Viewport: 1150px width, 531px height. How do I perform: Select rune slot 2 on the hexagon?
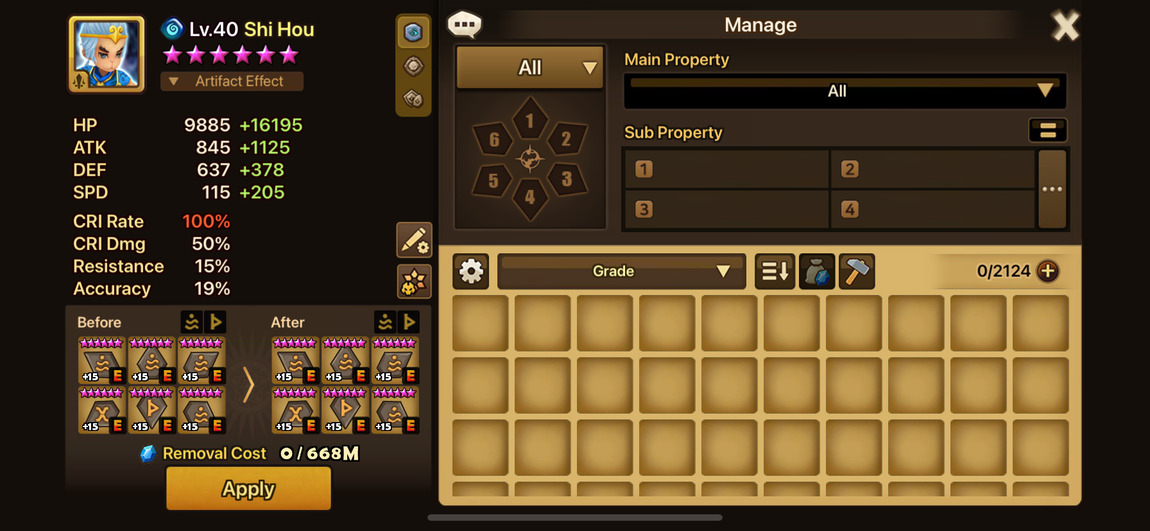(x=566, y=139)
